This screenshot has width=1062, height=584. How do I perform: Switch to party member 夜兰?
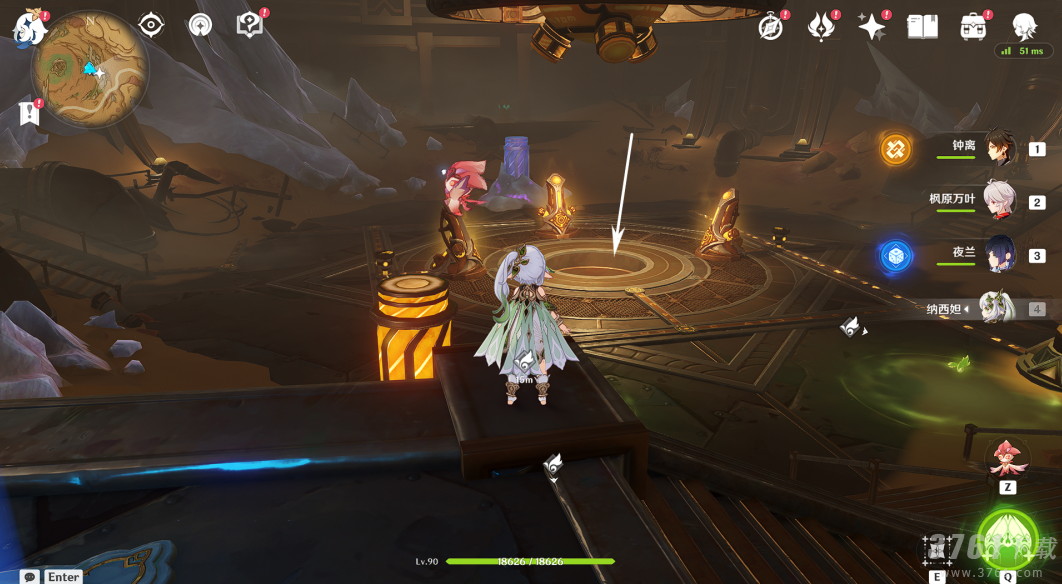pyautogui.click(x=999, y=254)
